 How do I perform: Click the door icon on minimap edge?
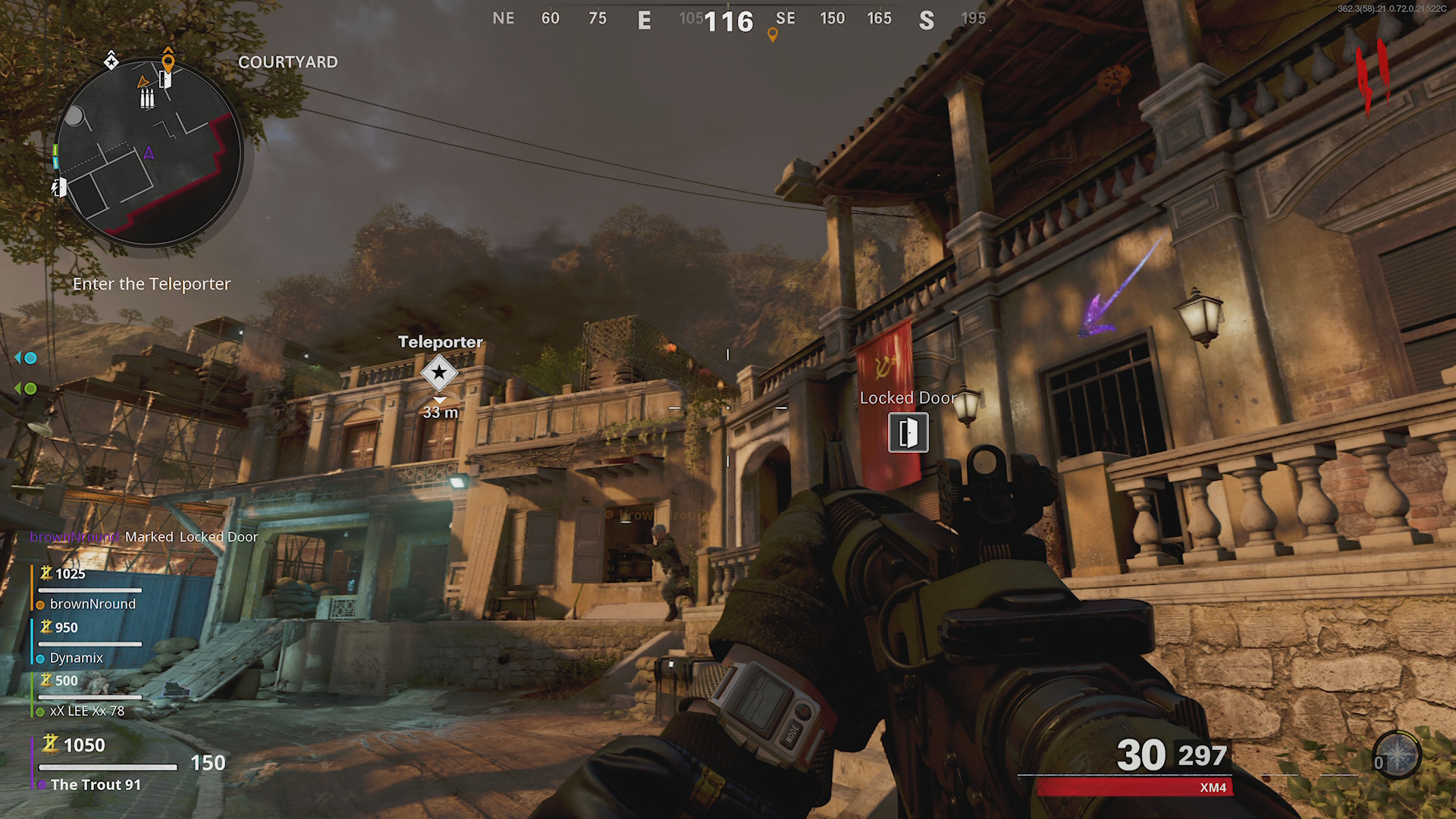(60, 187)
